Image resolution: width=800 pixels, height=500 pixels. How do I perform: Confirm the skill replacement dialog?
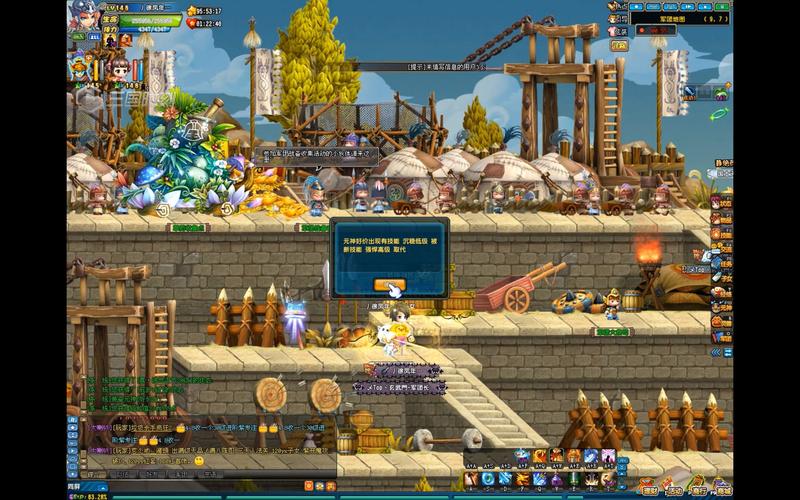click(389, 285)
